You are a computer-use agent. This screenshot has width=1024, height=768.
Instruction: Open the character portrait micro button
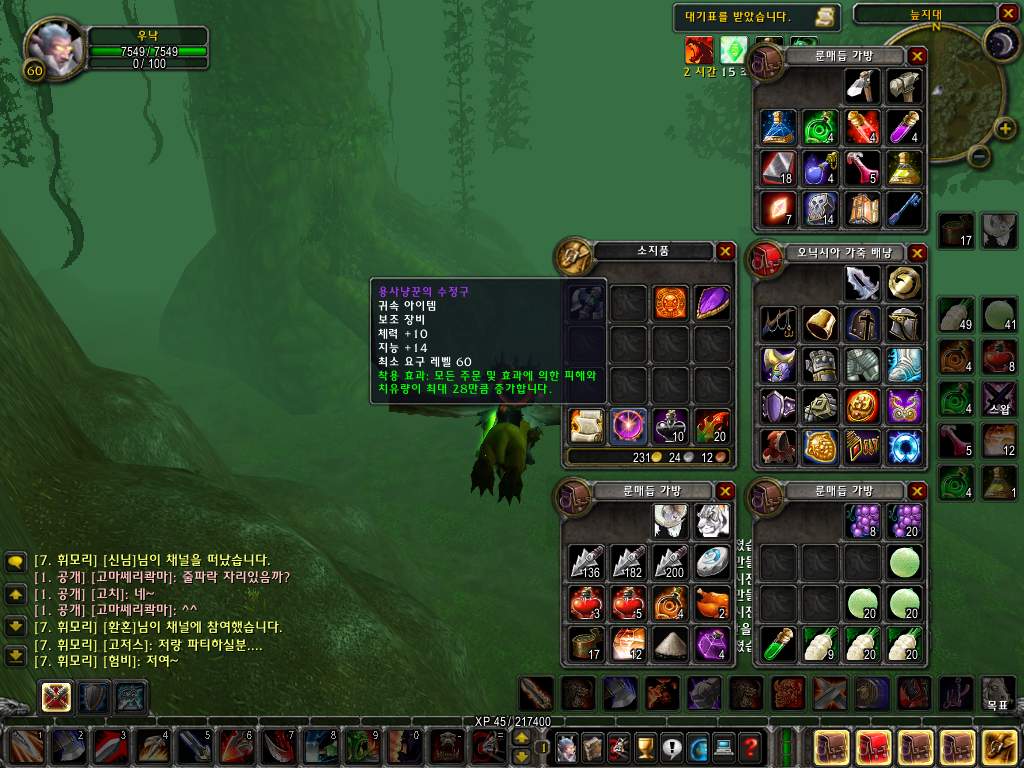click(x=565, y=745)
